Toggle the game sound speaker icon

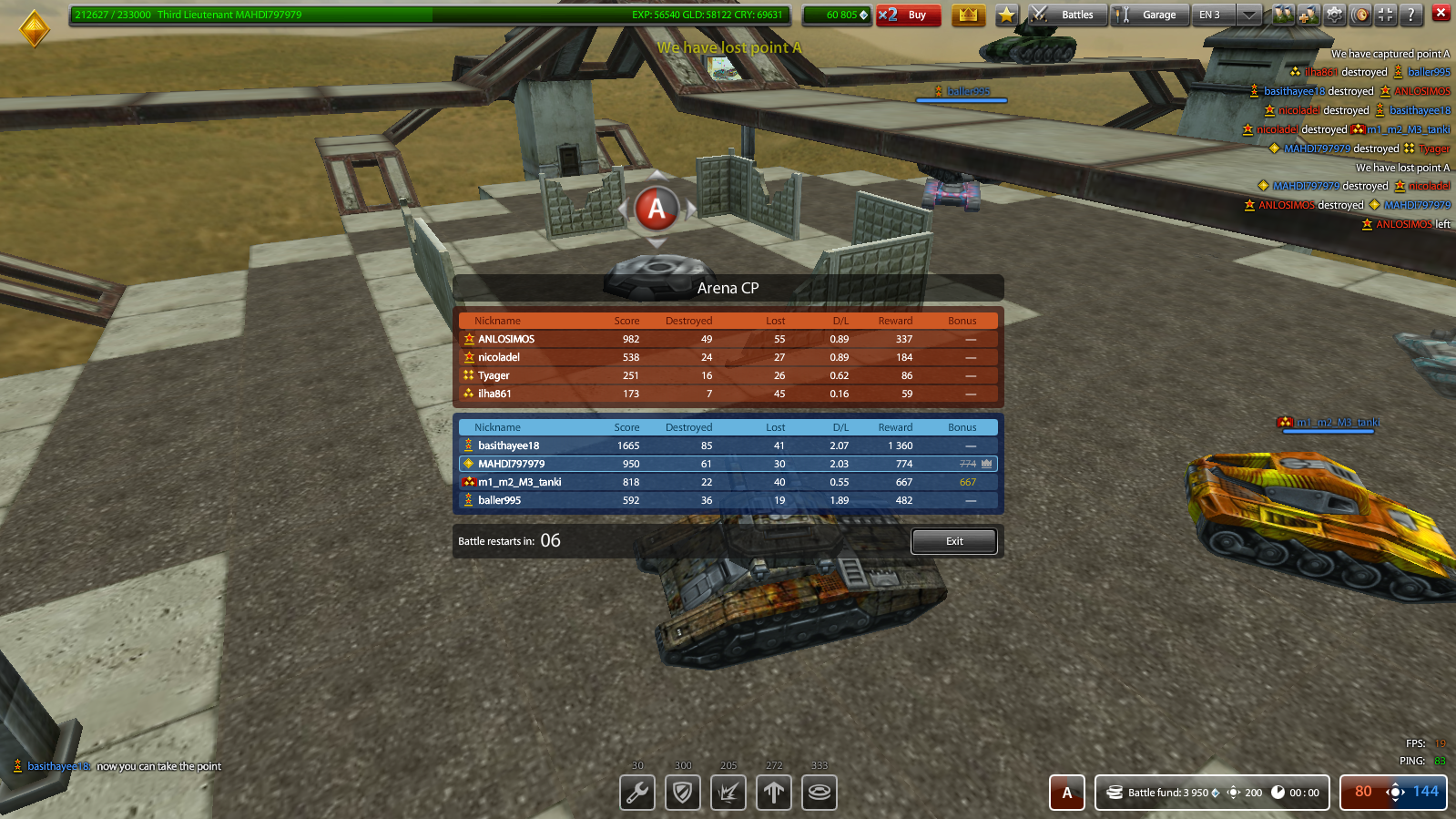point(1359,14)
